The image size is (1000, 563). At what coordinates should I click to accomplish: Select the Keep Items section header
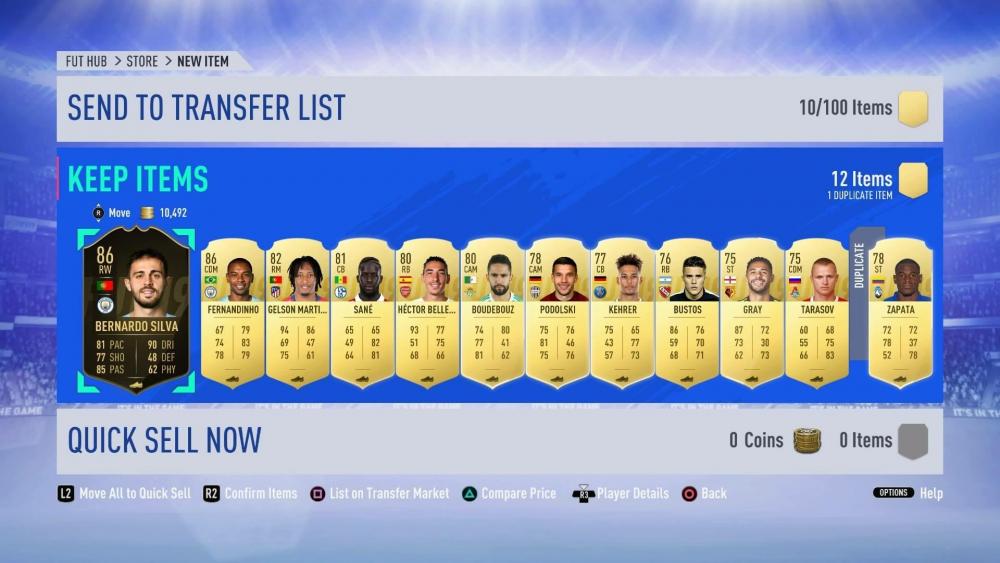click(138, 179)
